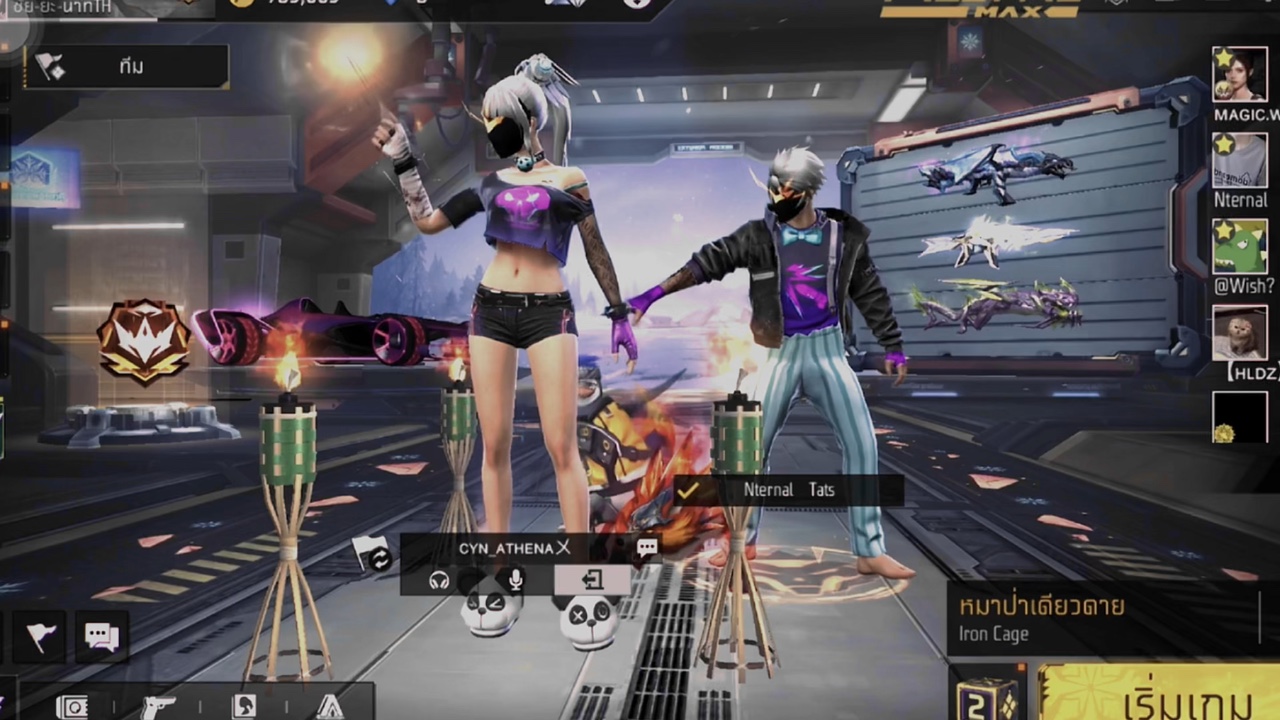Open the vault card icon in bottom toolbar
This screenshot has height=720, width=1280.
point(72,707)
